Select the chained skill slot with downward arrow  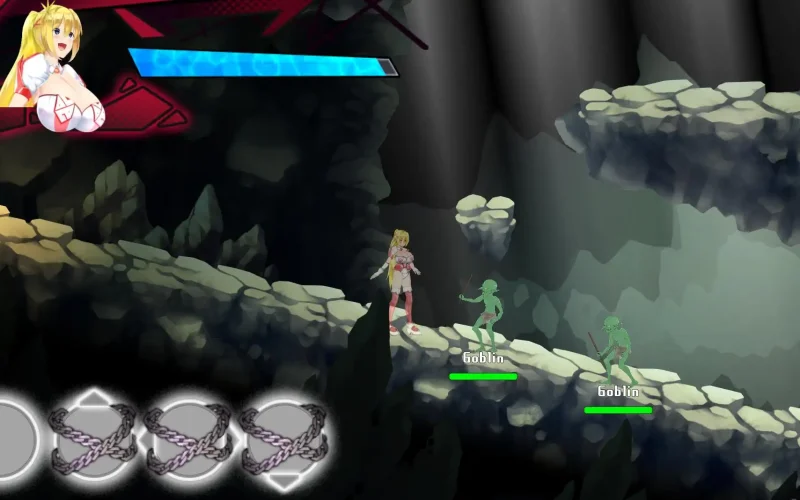coord(283,438)
